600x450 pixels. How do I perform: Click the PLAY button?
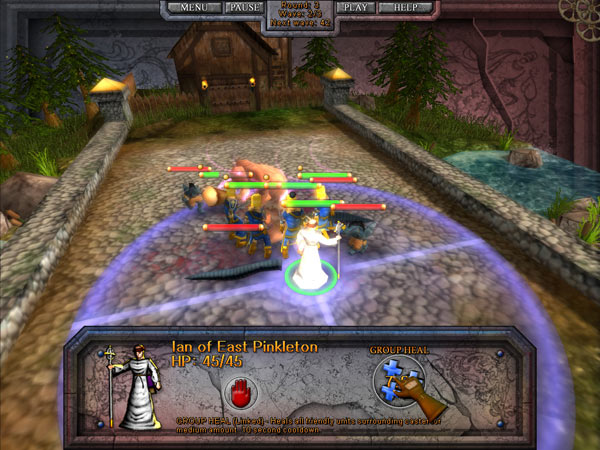[x=354, y=8]
